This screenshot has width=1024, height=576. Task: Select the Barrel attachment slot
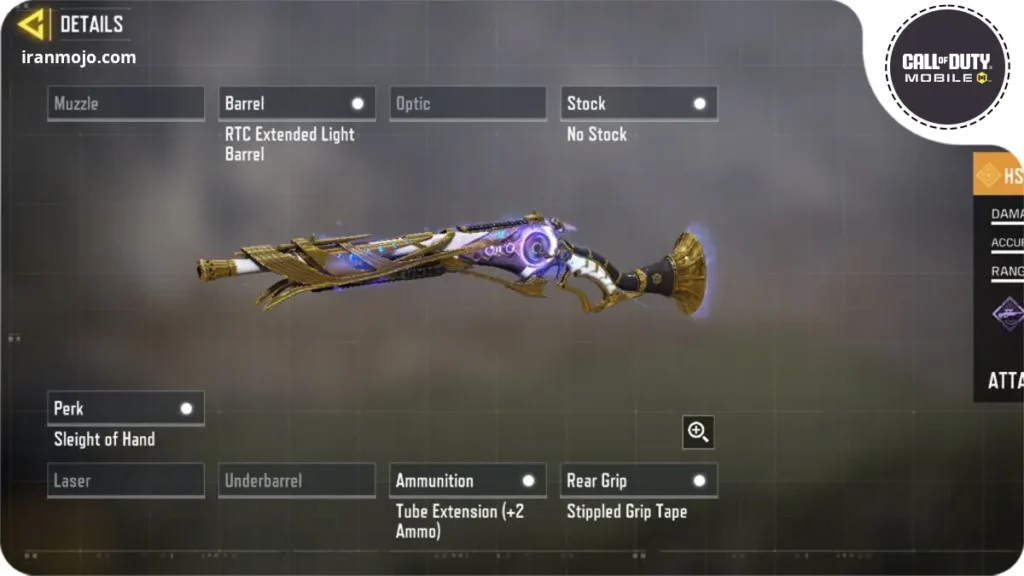(x=297, y=104)
